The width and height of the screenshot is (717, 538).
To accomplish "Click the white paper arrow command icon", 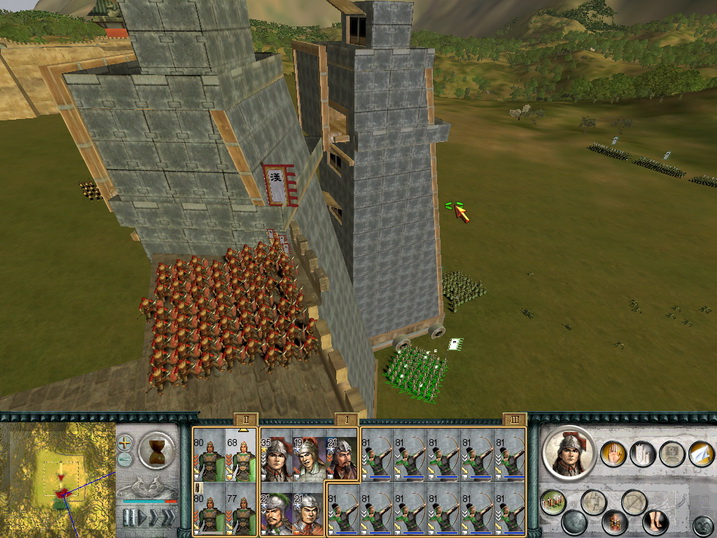I will point(702,455).
